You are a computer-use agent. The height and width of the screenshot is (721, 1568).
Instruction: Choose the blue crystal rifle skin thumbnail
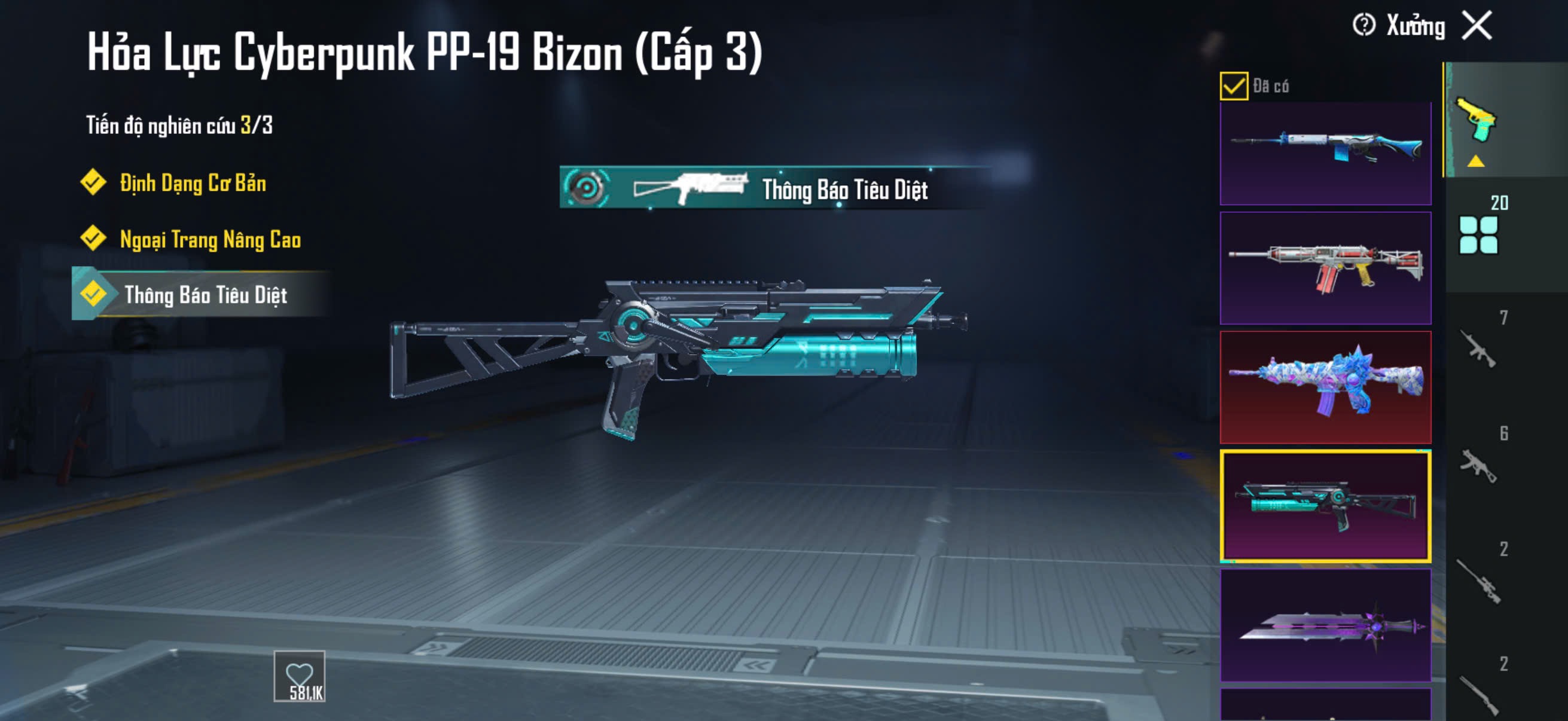(x=1325, y=387)
